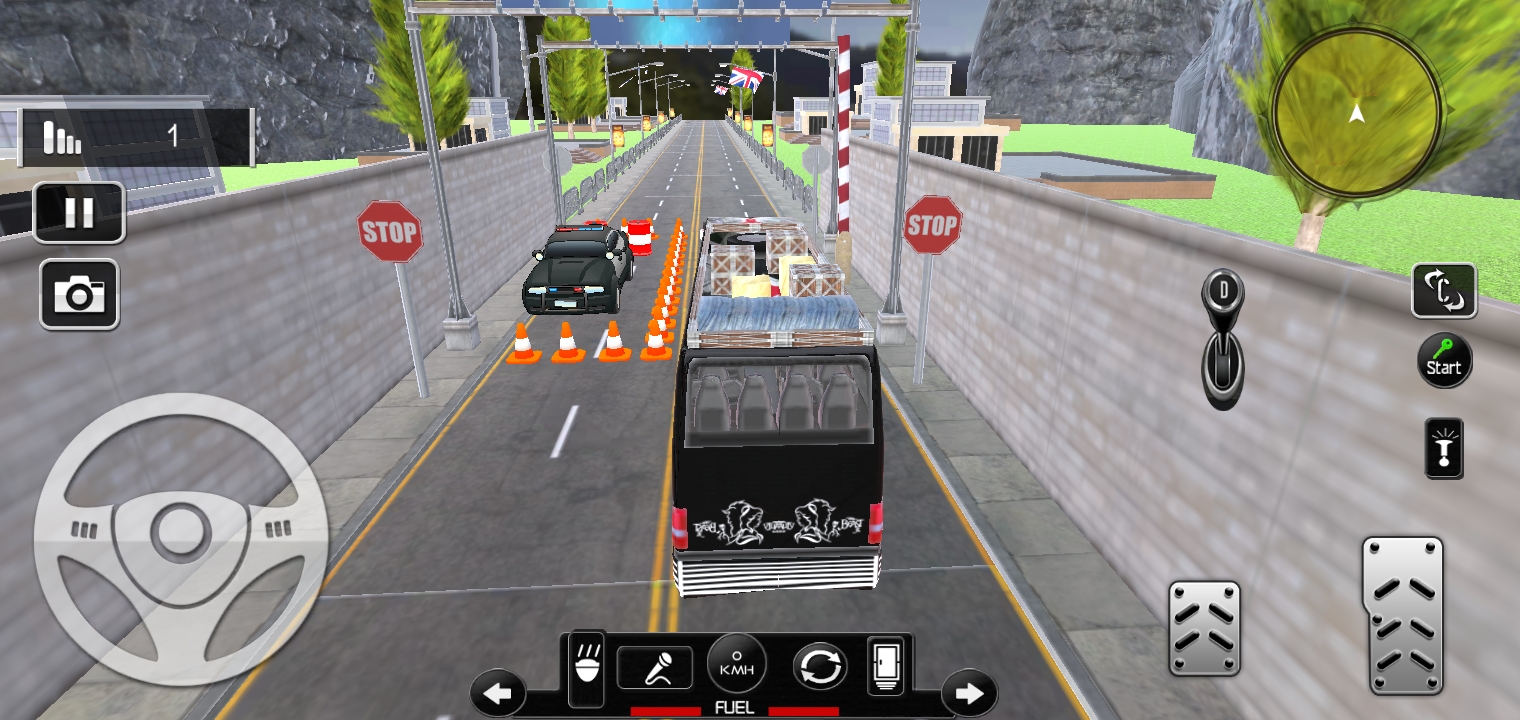Start the engine with the key button
The height and width of the screenshot is (720, 1520).
[1444, 360]
